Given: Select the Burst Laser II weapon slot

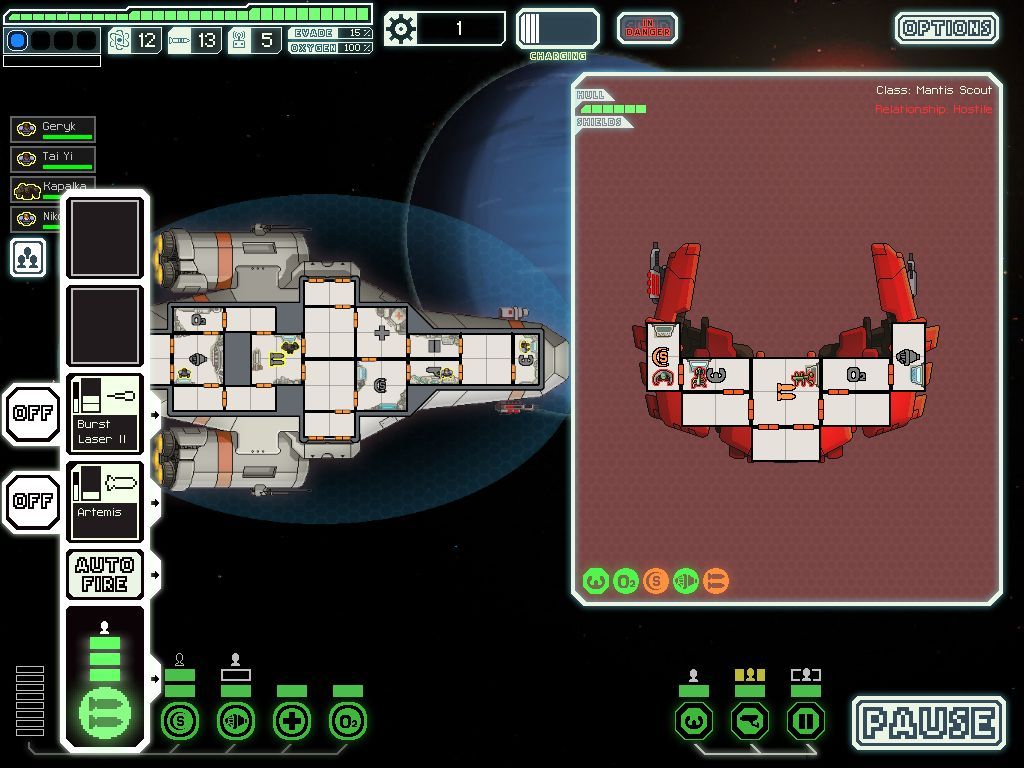Looking at the screenshot, I should pyautogui.click(x=105, y=413).
